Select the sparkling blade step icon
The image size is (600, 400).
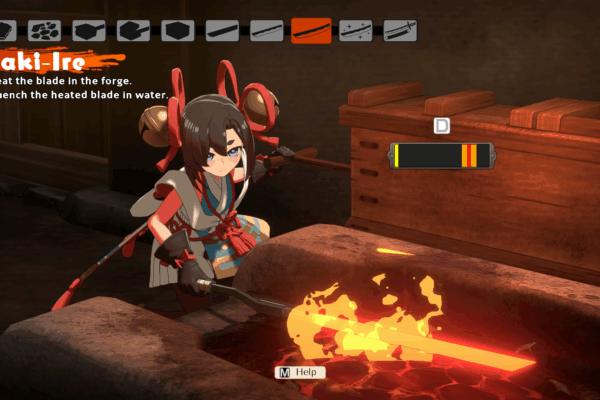coord(355,31)
